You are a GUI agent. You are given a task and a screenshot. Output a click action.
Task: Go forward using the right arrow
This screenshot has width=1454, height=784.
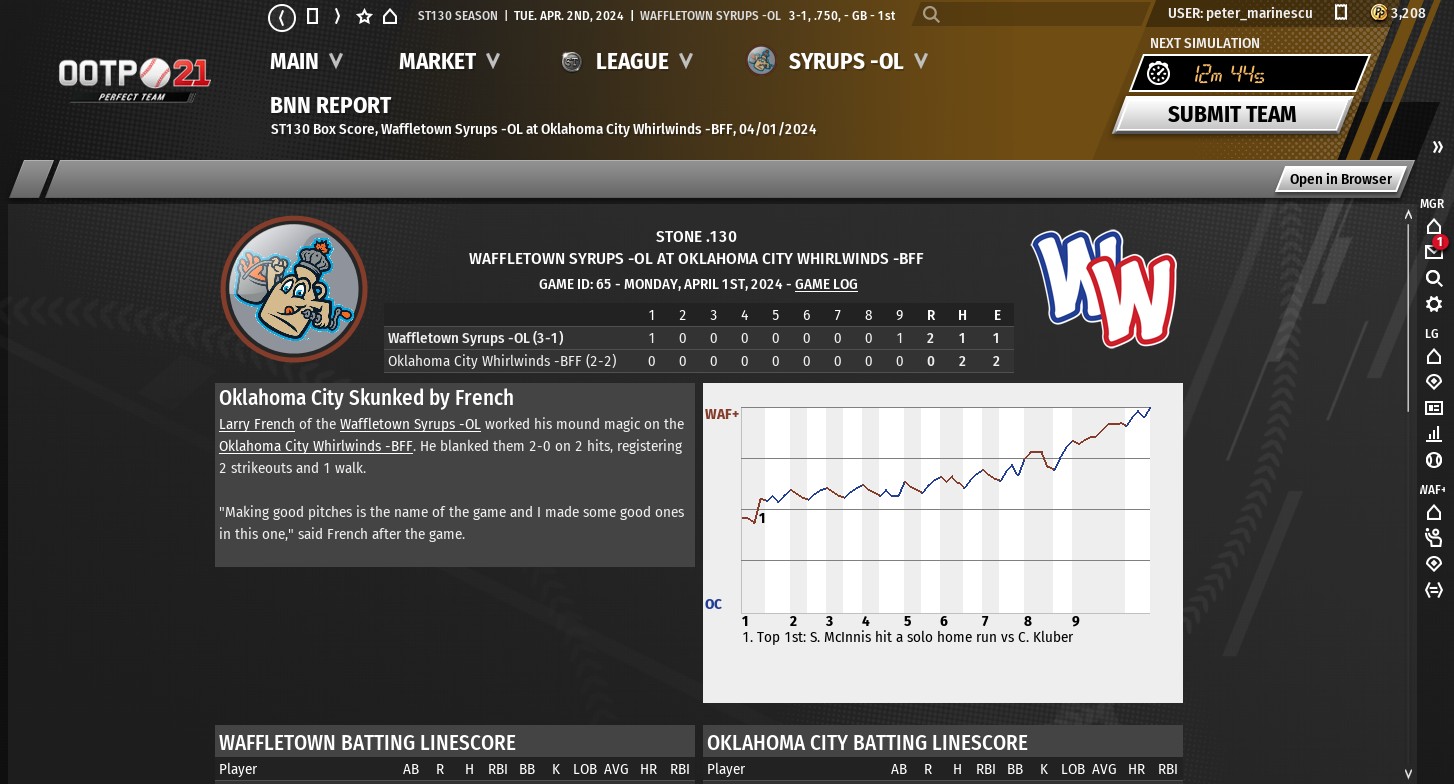click(x=338, y=16)
